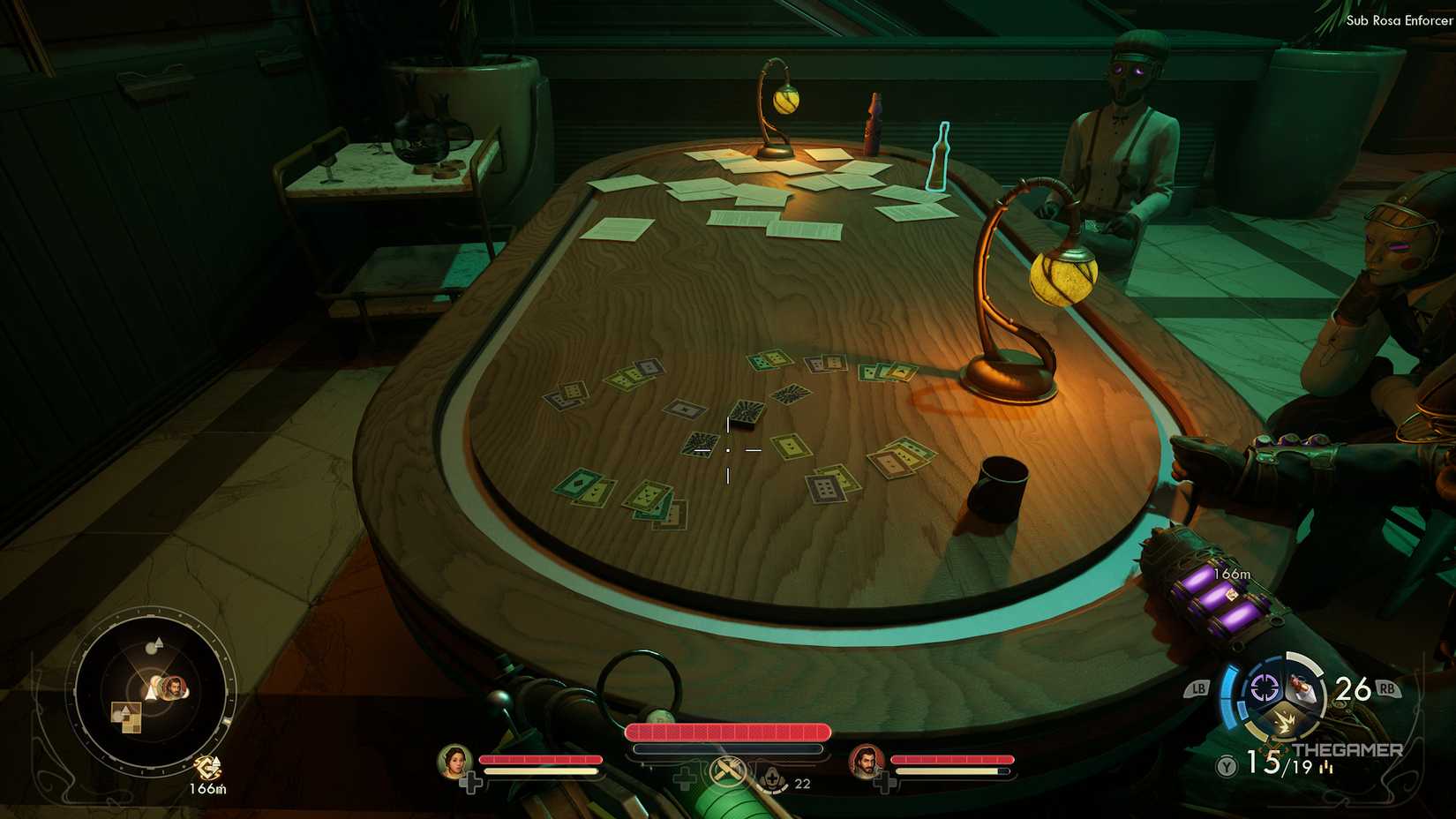The image size is (1456, 819).
Task: Click the Sub Rosa Enforcer nameplate
Action: pyautogui.click(x=1399, y=19)
